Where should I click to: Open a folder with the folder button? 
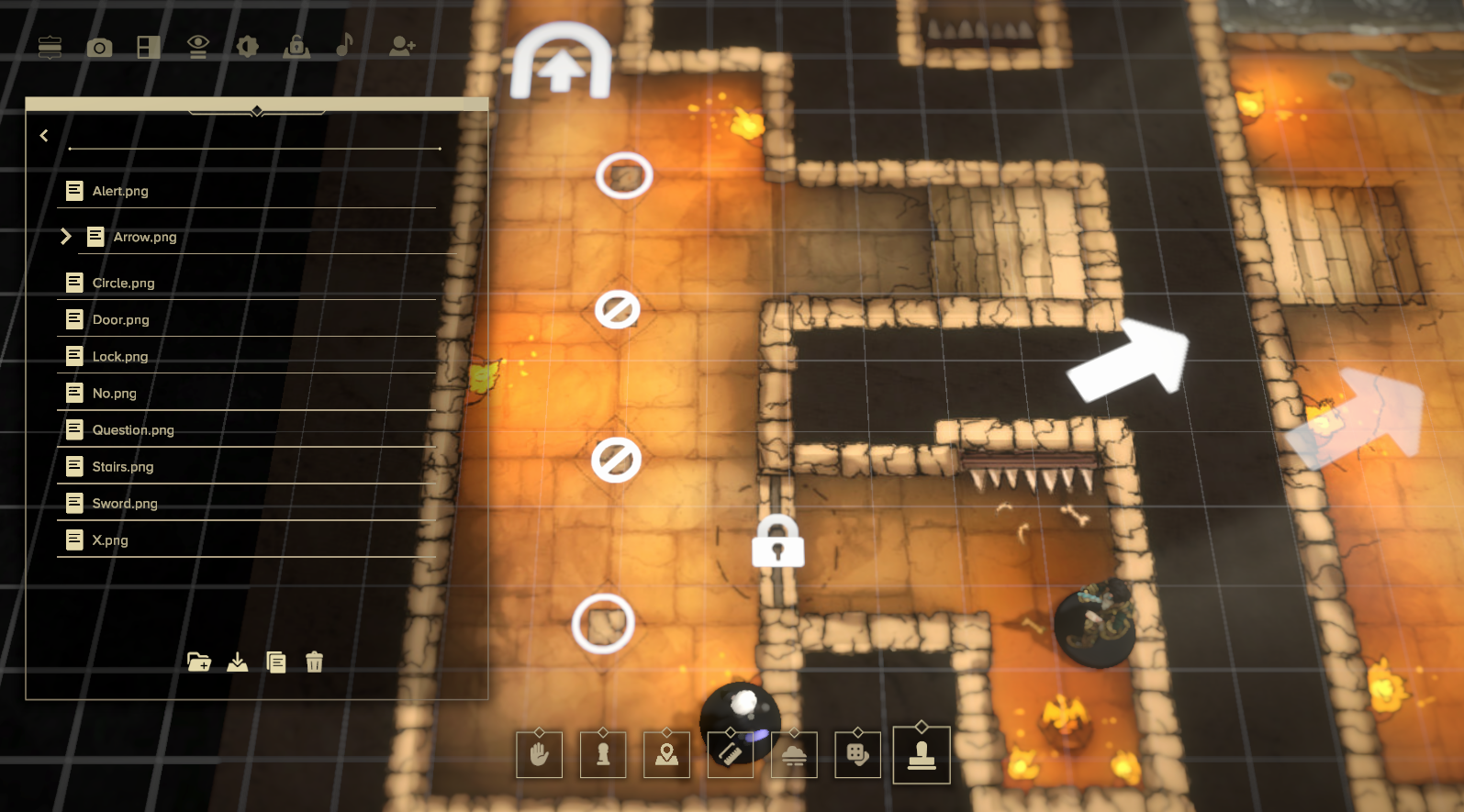[x=199, y=662]
